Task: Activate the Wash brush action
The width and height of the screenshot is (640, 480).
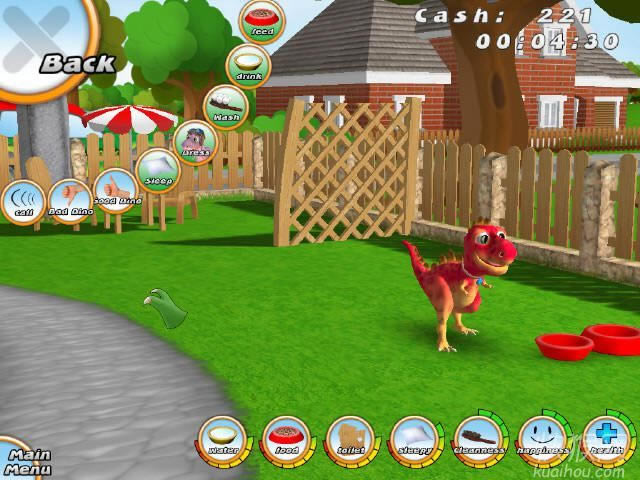Action: (225, 107)
